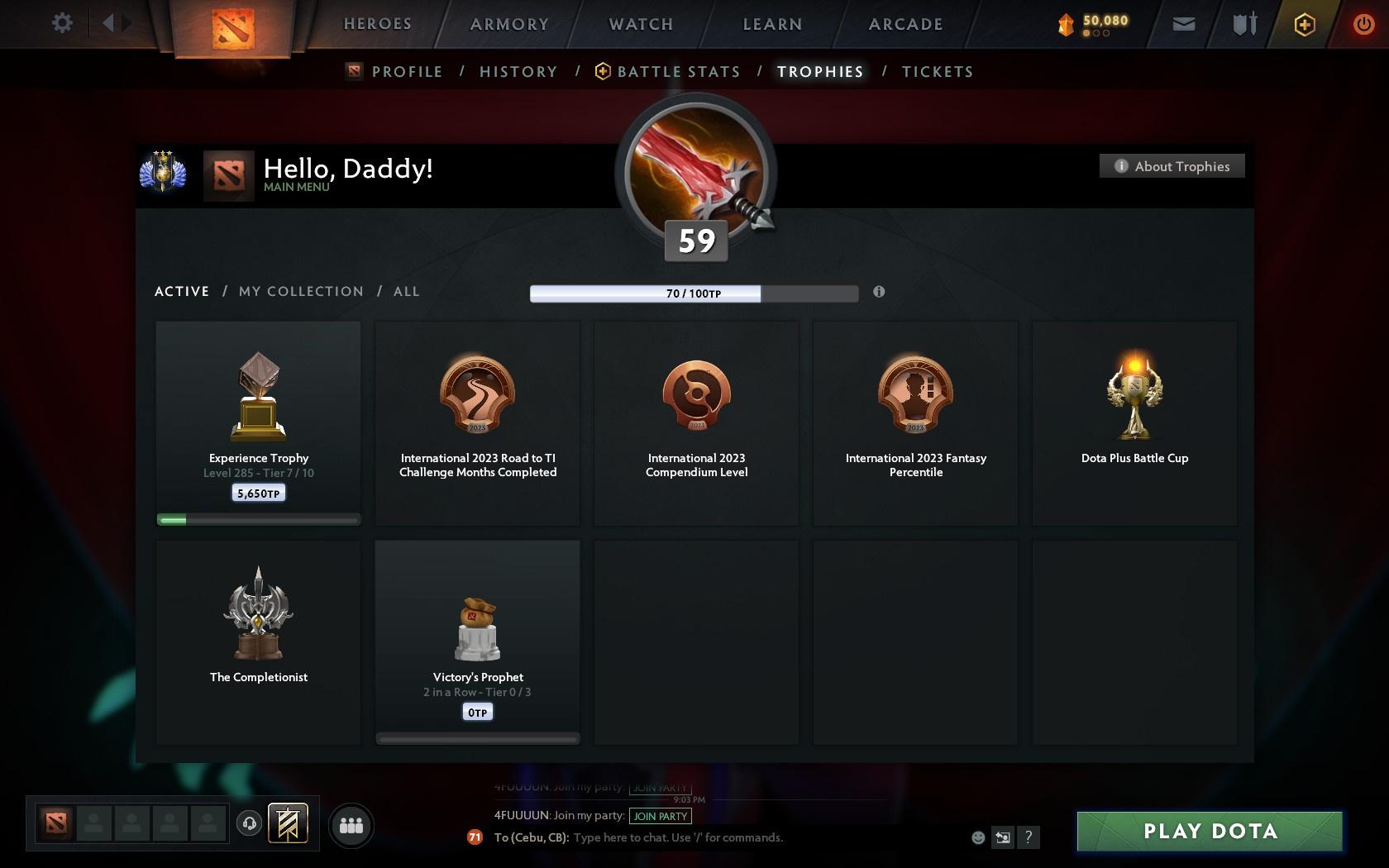Image resolution: width=1389 pixels, height=868 pixels.
Task: Select the ARCADE menu item
Action: (904, 24)
